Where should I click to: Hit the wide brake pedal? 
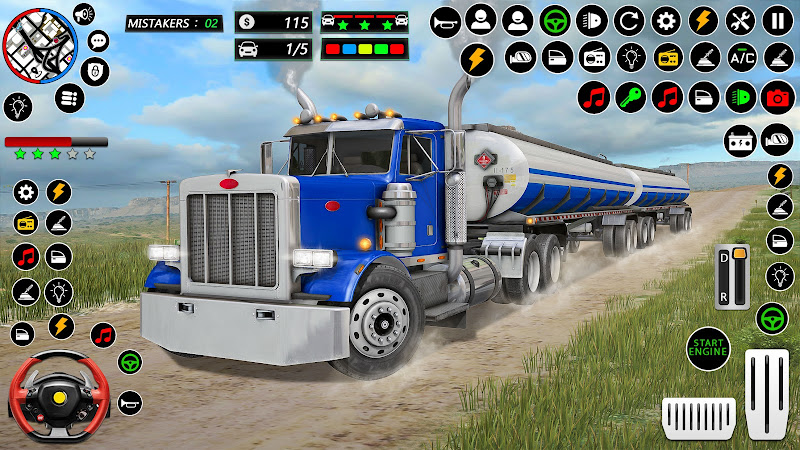pos(699,415)
